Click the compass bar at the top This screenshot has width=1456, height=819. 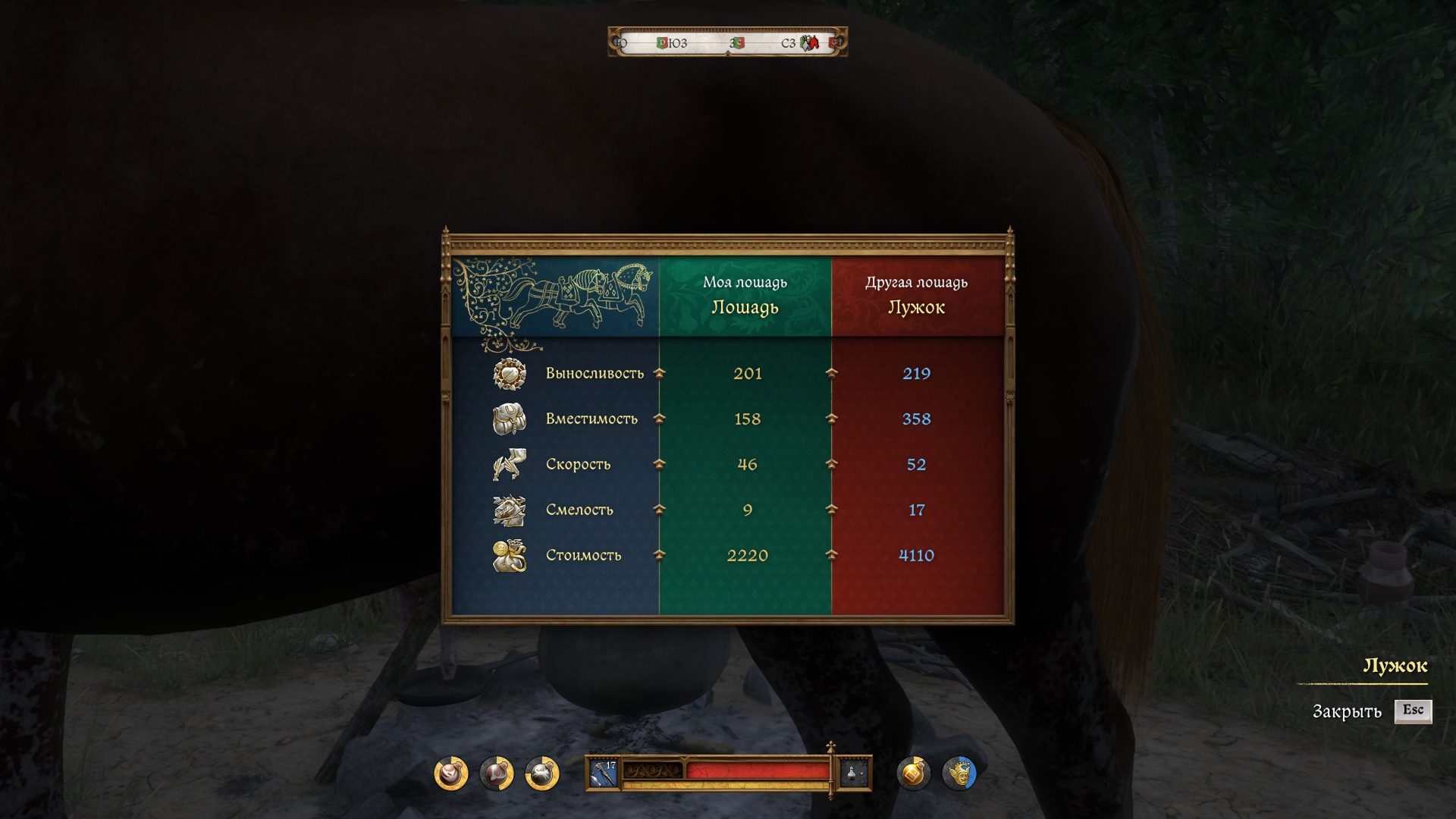[727, 42]
